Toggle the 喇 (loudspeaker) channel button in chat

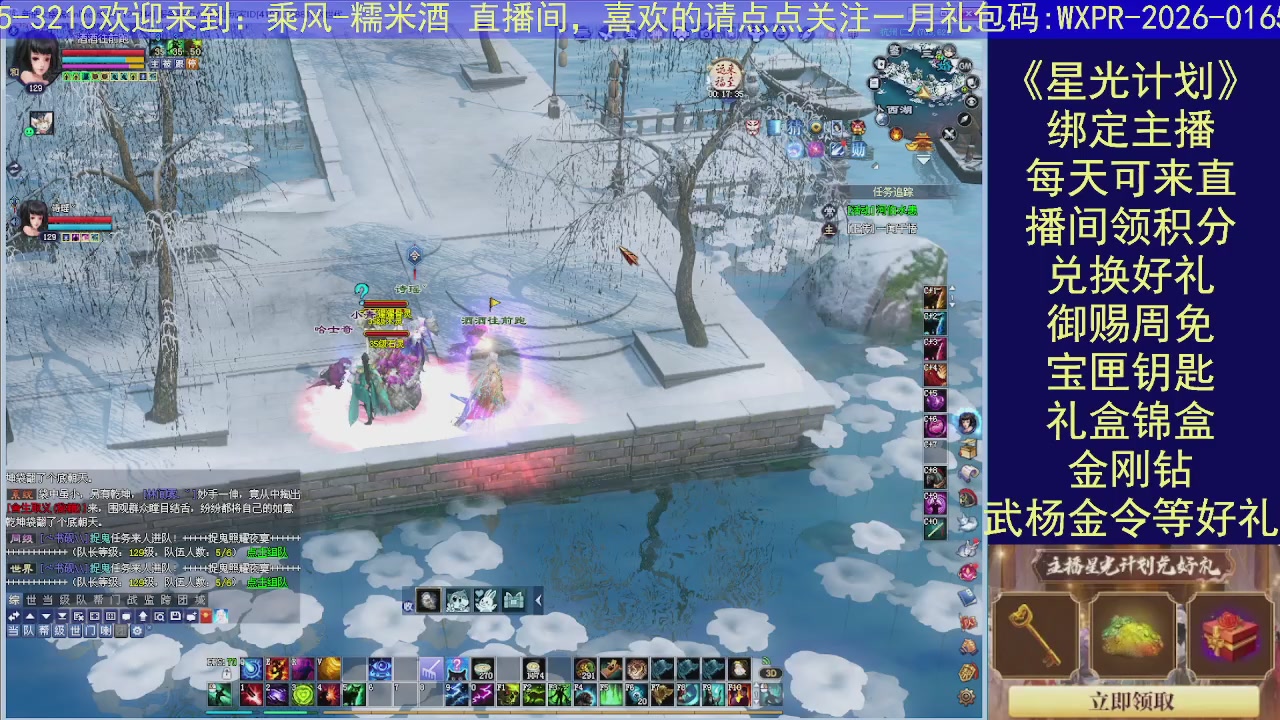tap(105, 631)
